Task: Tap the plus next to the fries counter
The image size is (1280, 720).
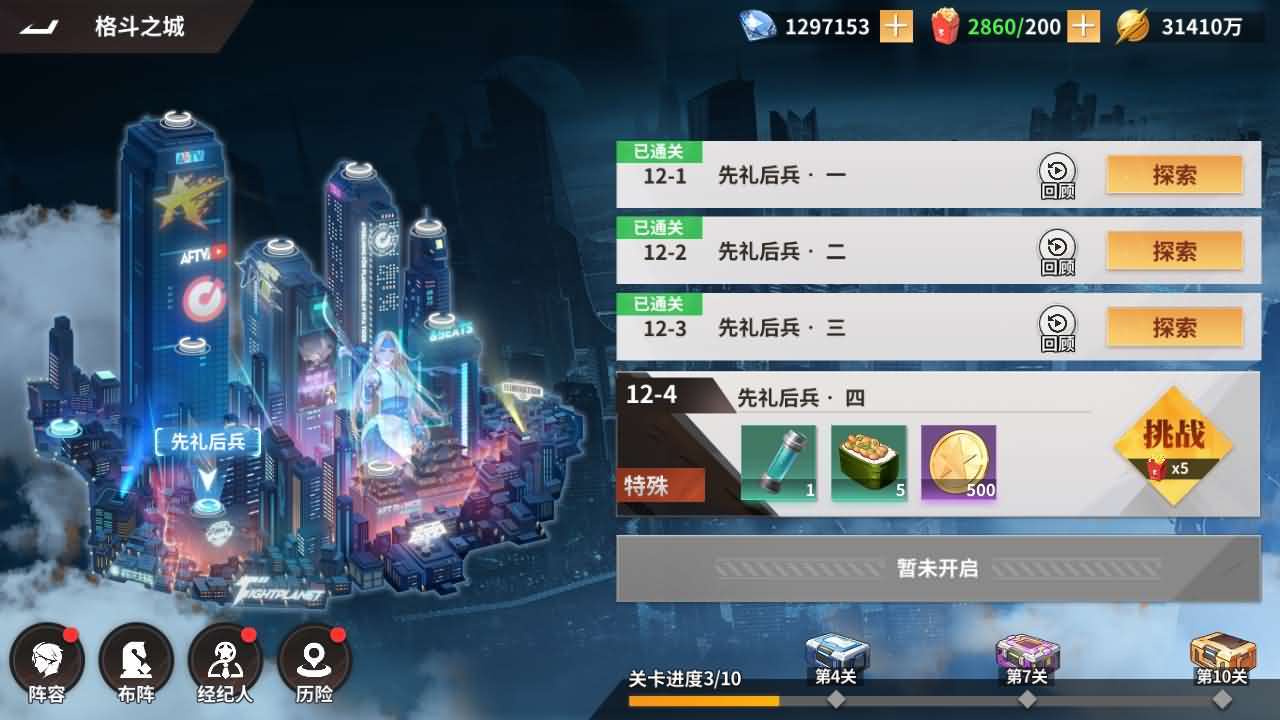Action: (1082, 27)
